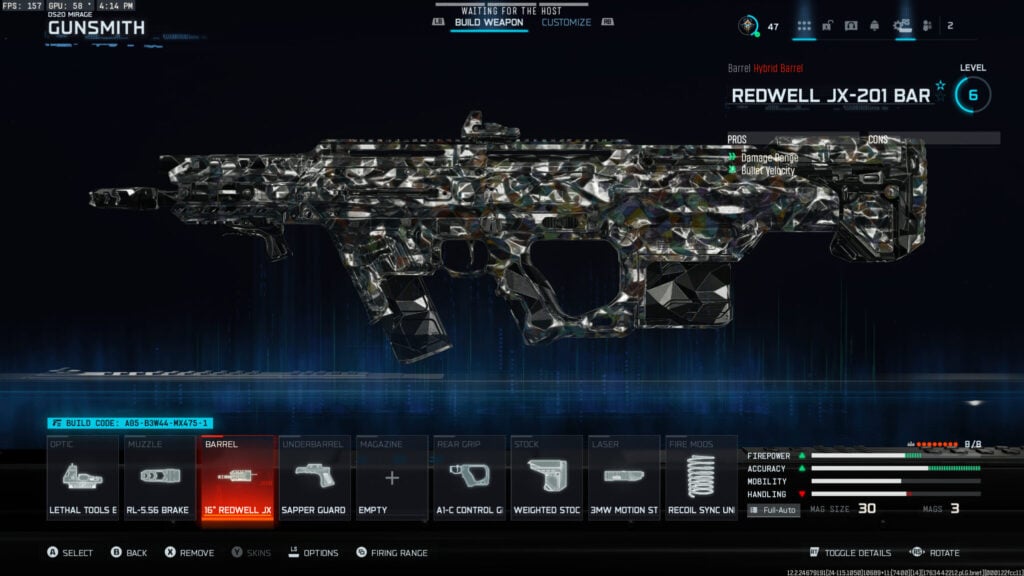Viewport: 1024px width, 576px height.
Task: Open the notifications bell icon
Action: click(x=876, y=26)
